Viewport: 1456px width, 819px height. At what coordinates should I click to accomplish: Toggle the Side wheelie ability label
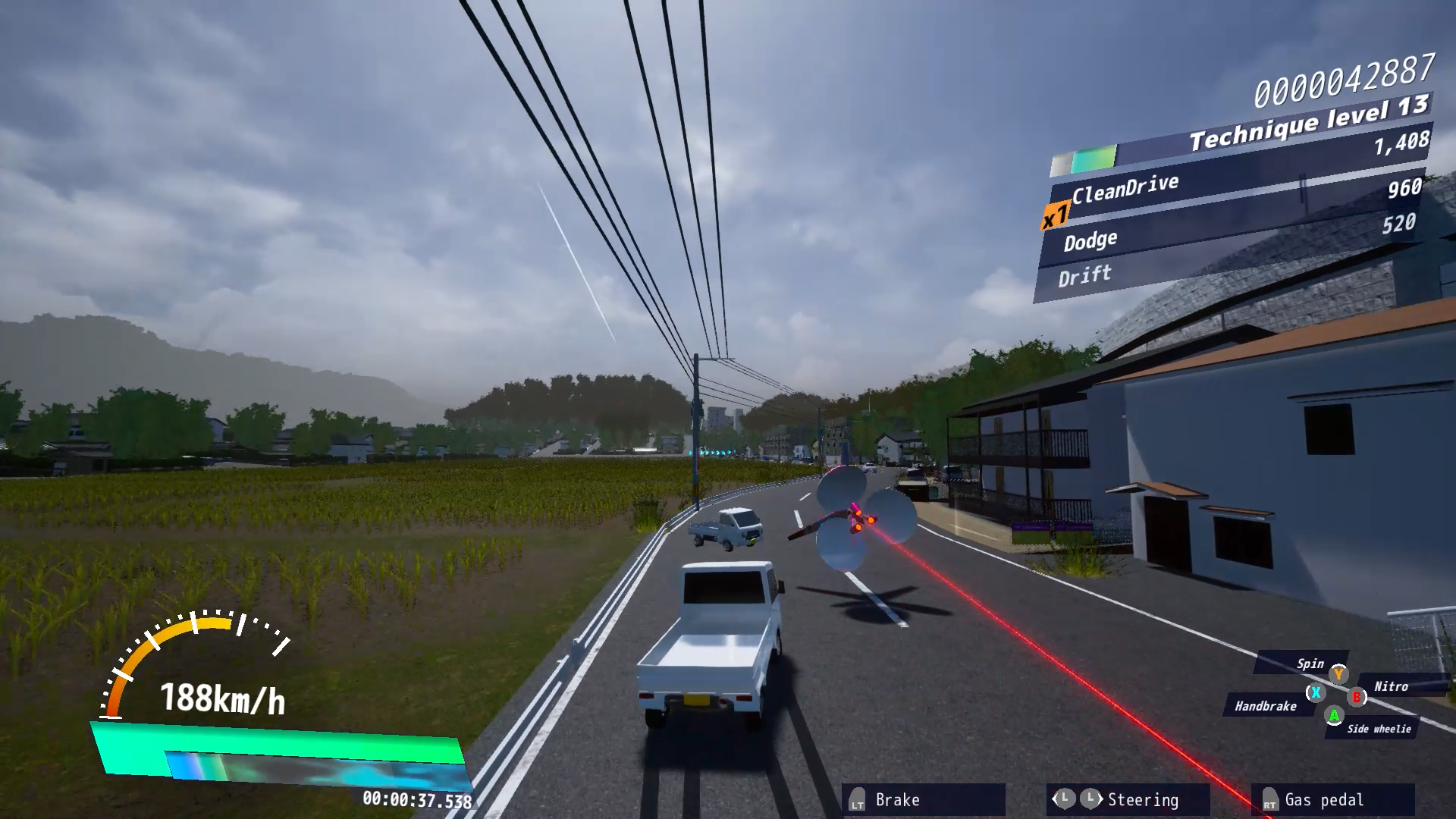(x=1379, y=729)
